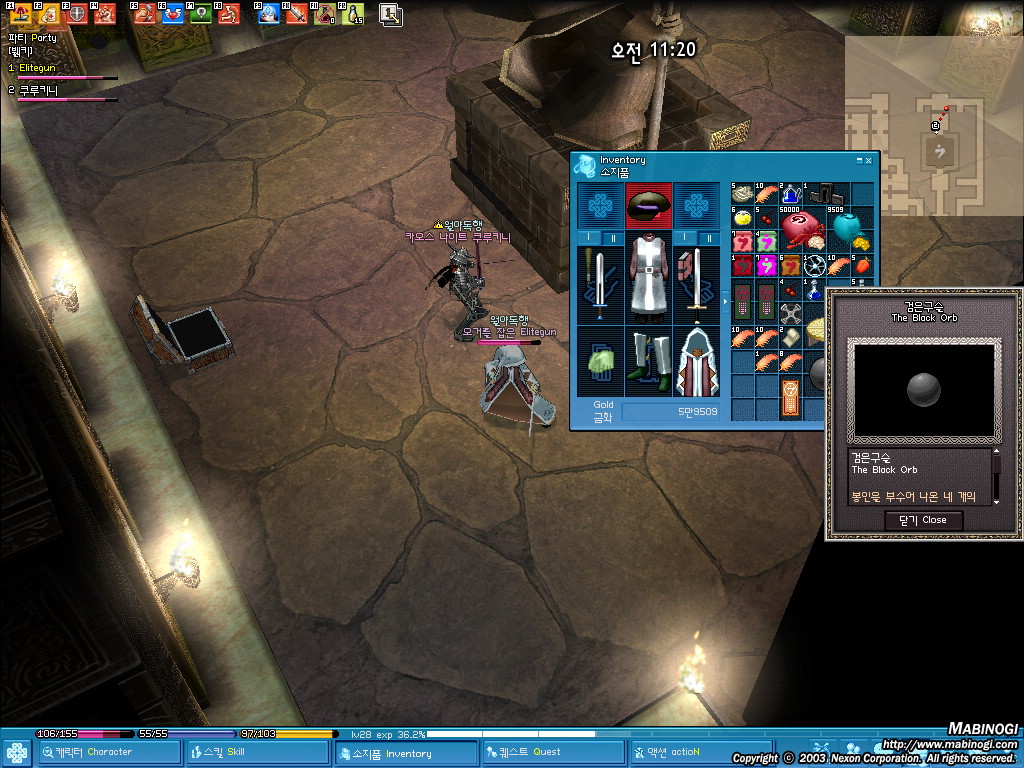The height and width of the screenshot is (768, 1024).
Task: Select the hooded white cloak slot
Action: [x=697, y=361]
